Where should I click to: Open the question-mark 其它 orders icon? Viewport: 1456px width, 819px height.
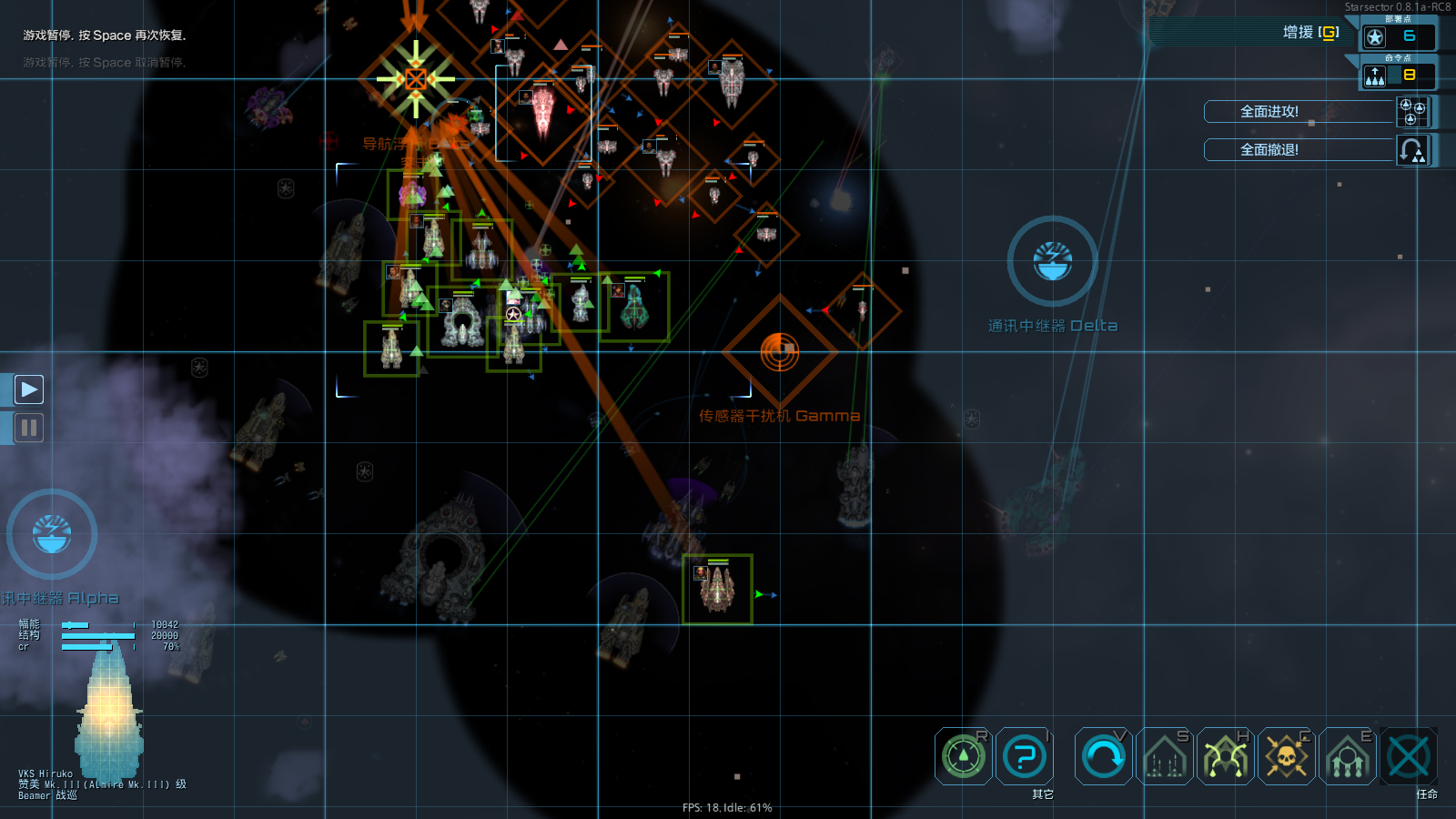[1026, 755]
